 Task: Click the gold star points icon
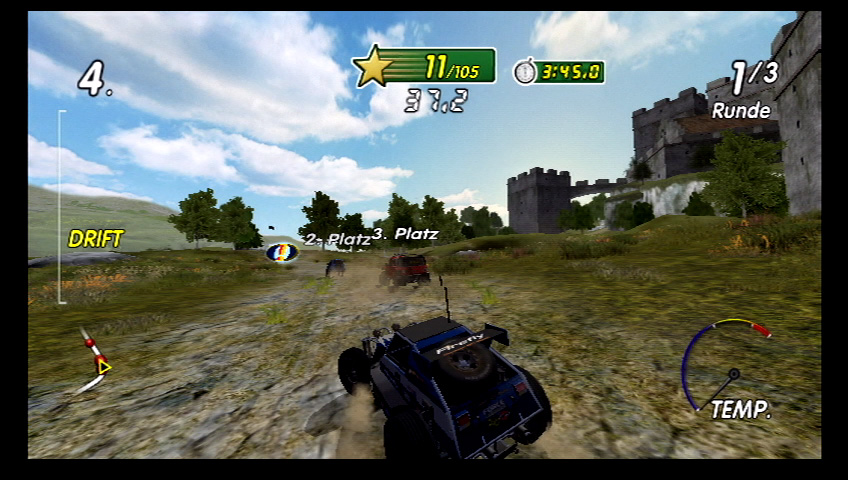(374, 67)
